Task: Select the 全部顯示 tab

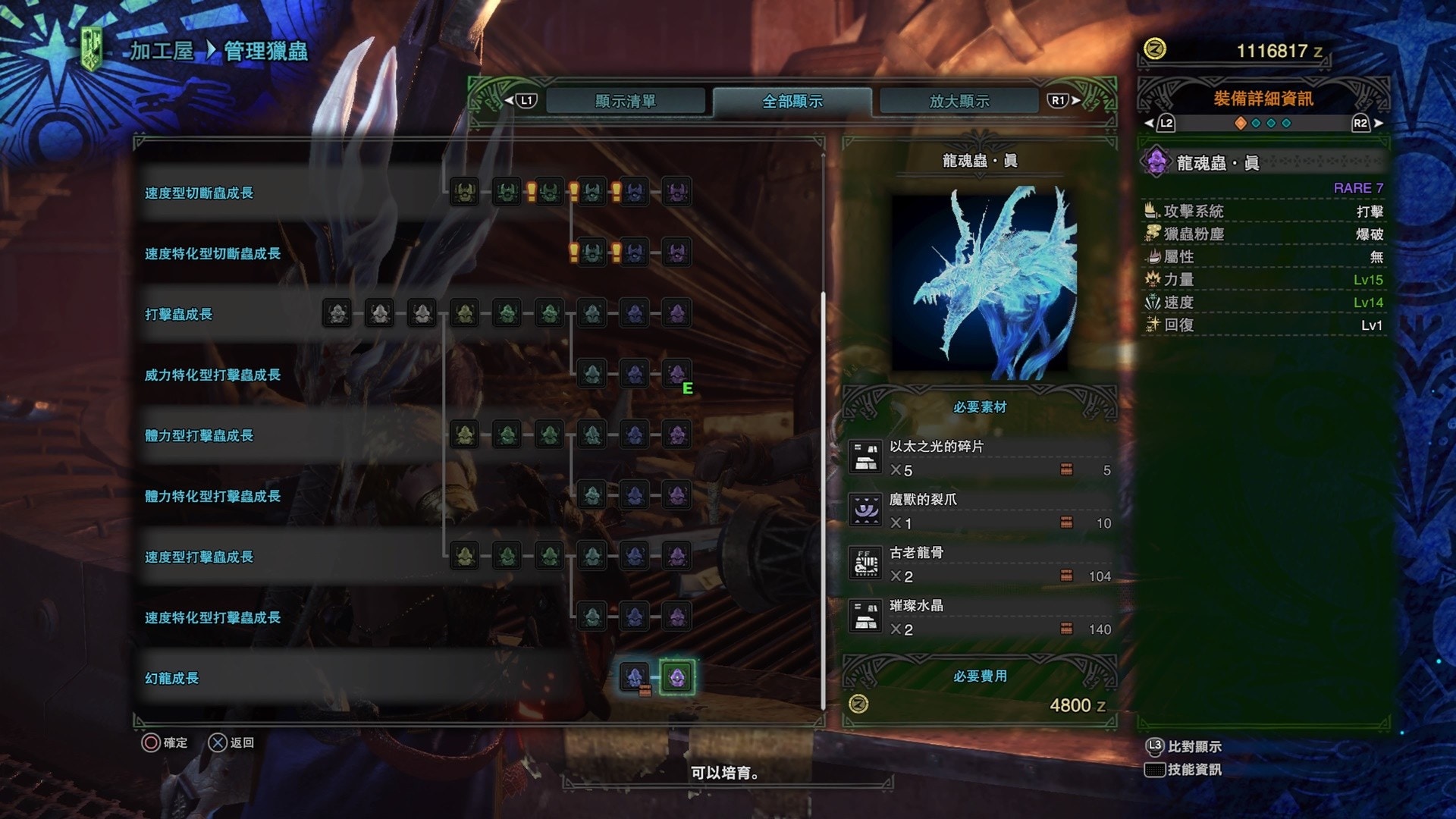Action: tap(792, 101)
